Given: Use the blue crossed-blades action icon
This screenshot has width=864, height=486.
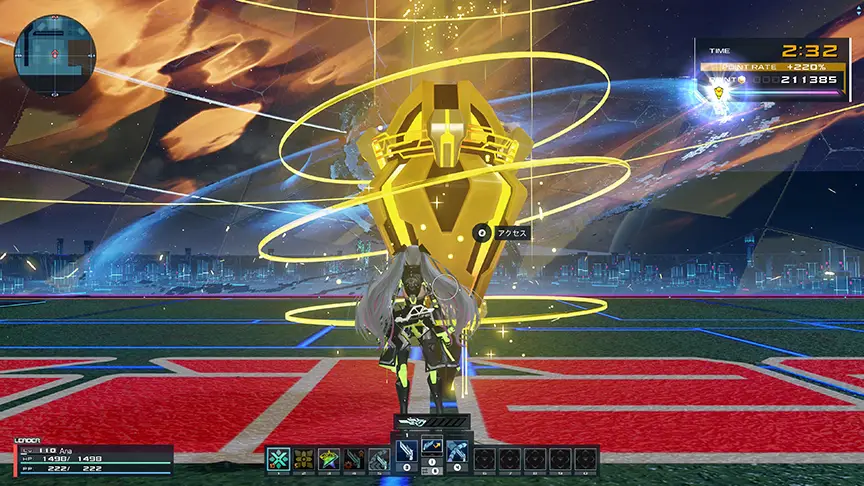Looking at the screenshot, I should 457,451.
